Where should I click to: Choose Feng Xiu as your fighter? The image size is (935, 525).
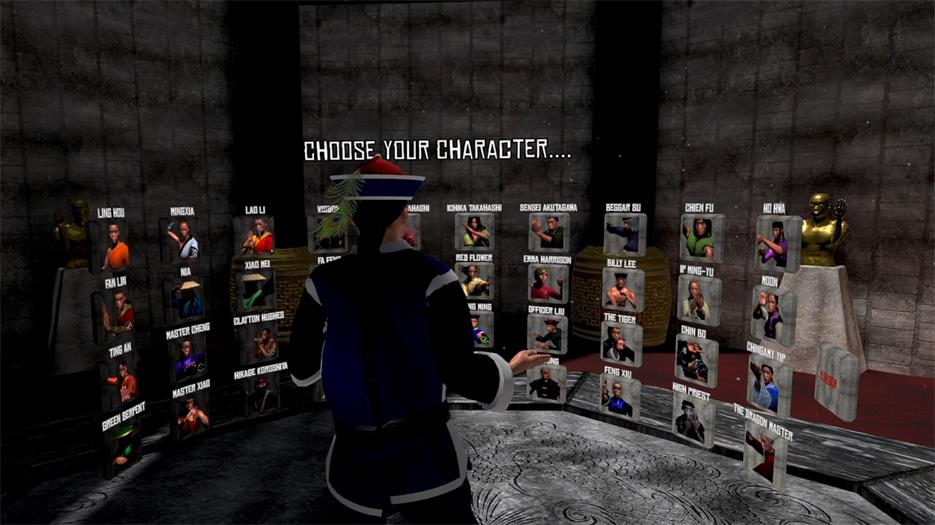point(619,396)
